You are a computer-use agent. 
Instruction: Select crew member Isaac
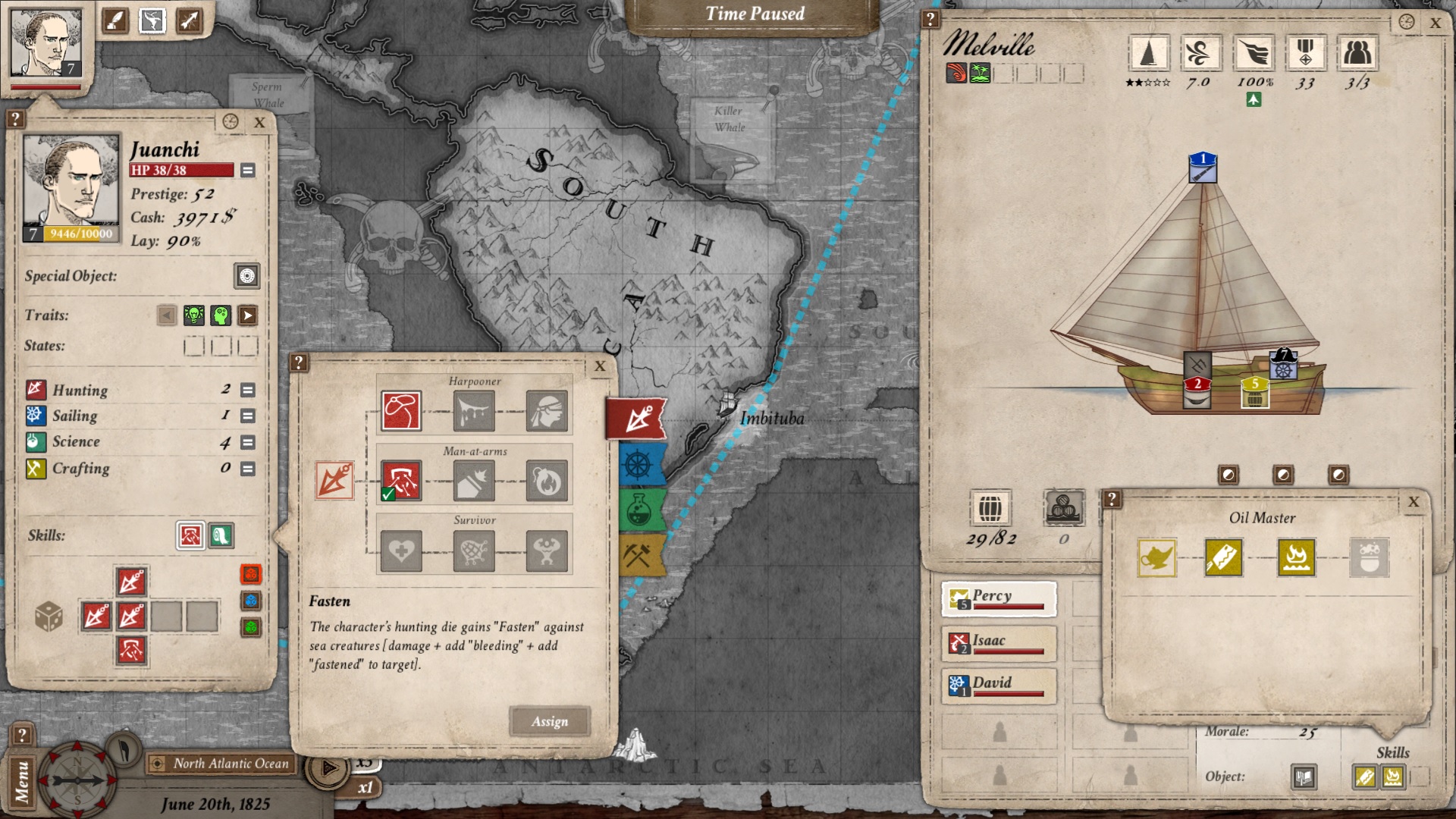(x=999, y=643)
